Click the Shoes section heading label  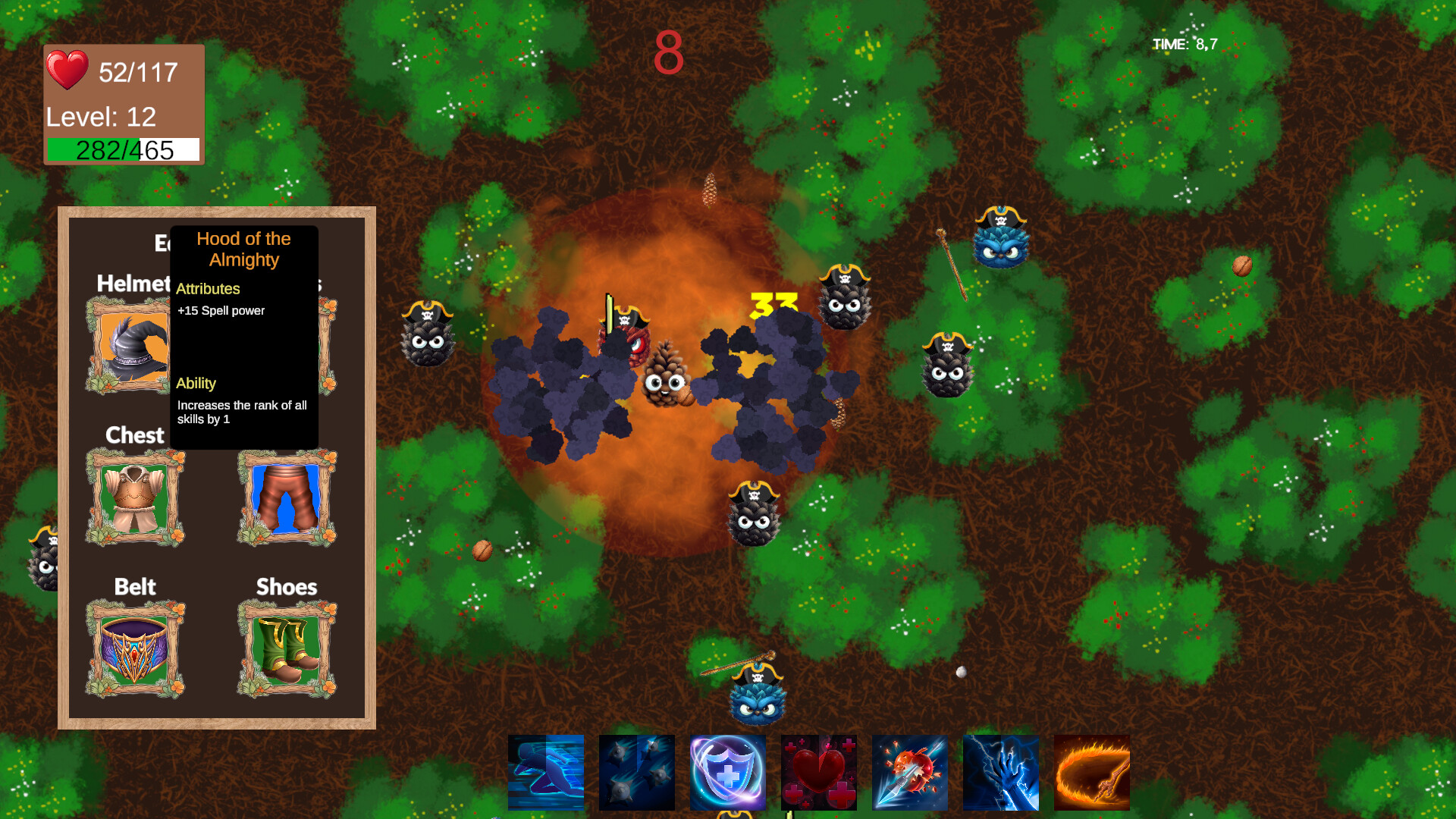(x=286, y=586)
